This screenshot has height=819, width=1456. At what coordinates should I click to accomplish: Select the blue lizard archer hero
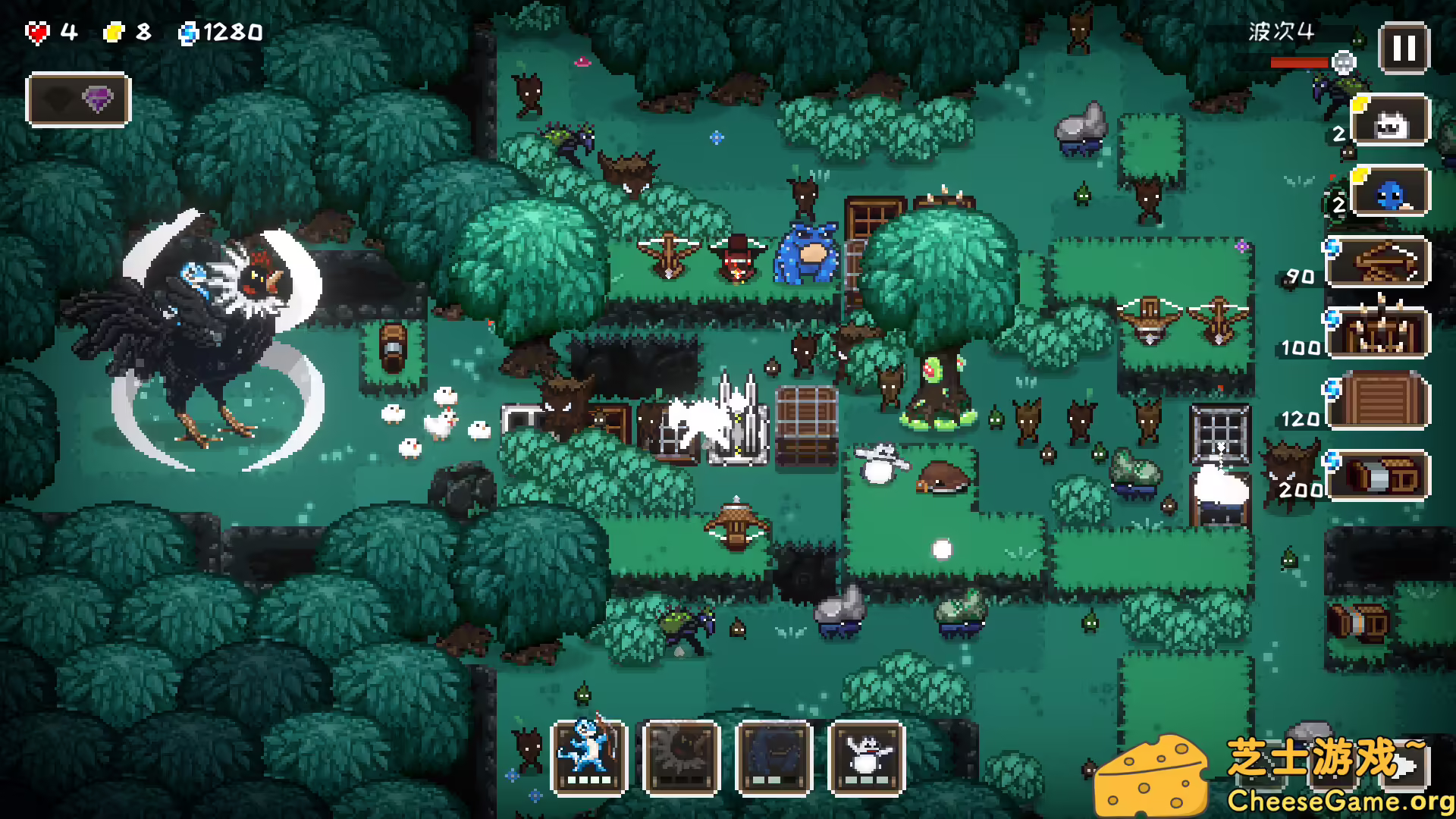(589, 758)
